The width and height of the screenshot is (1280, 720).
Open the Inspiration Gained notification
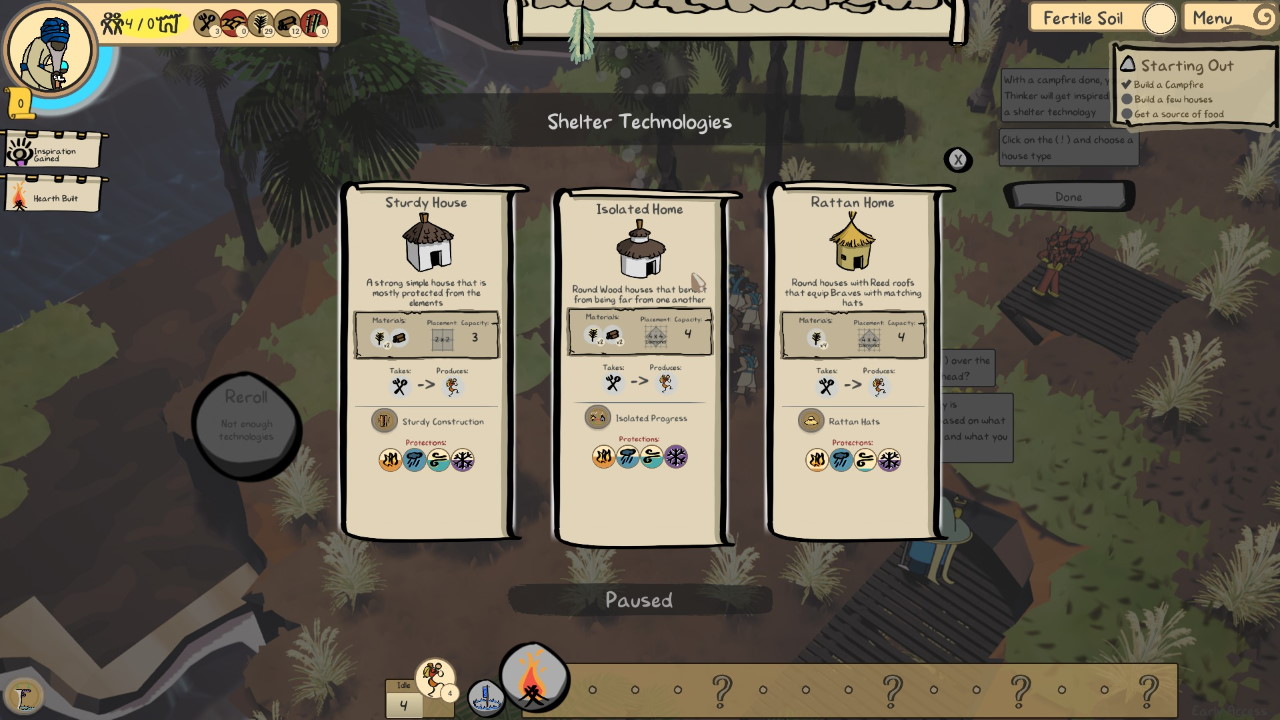(54, 153)
